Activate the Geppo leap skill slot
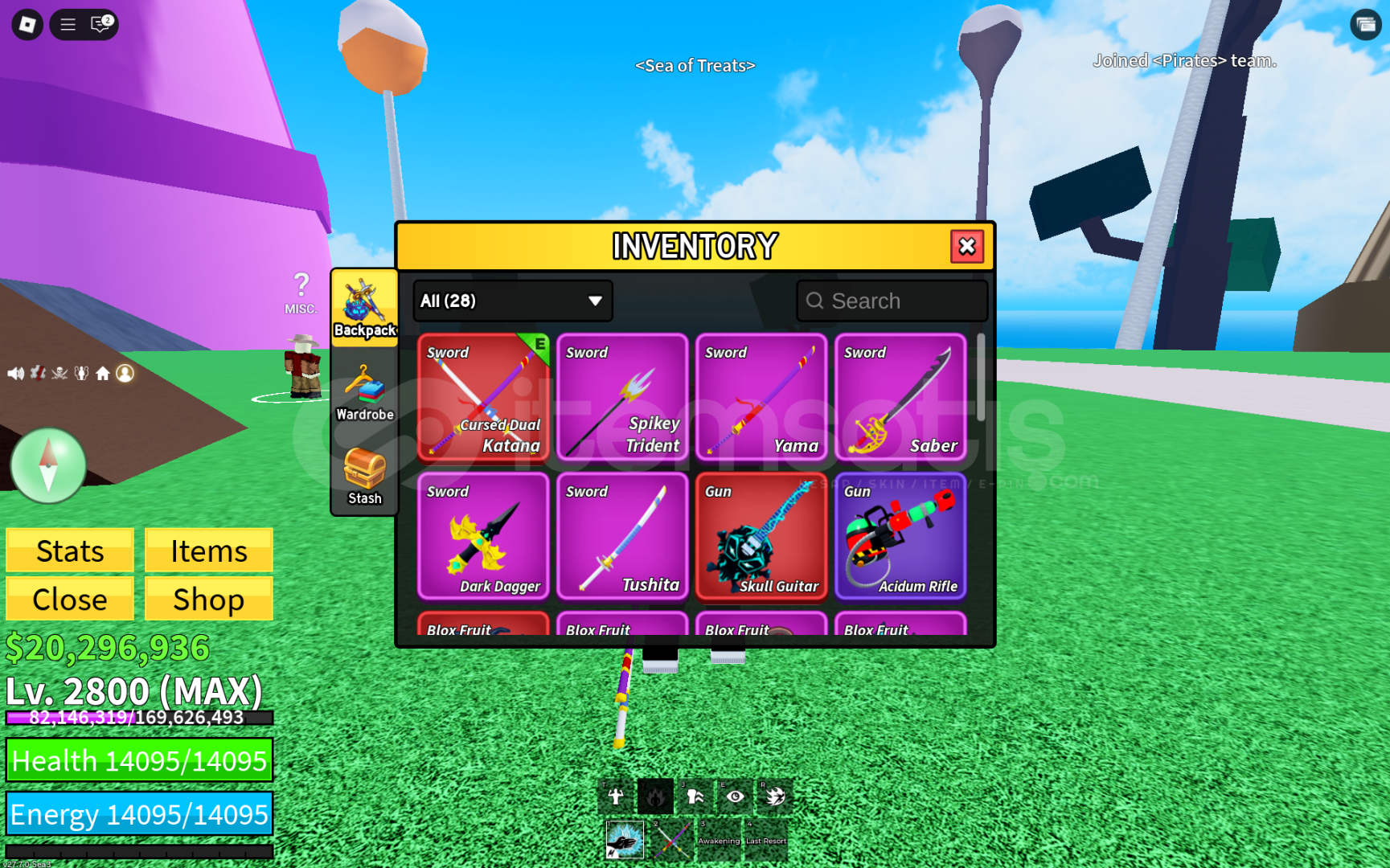This screenshot has width=1390, height=868. click(695, 796)
